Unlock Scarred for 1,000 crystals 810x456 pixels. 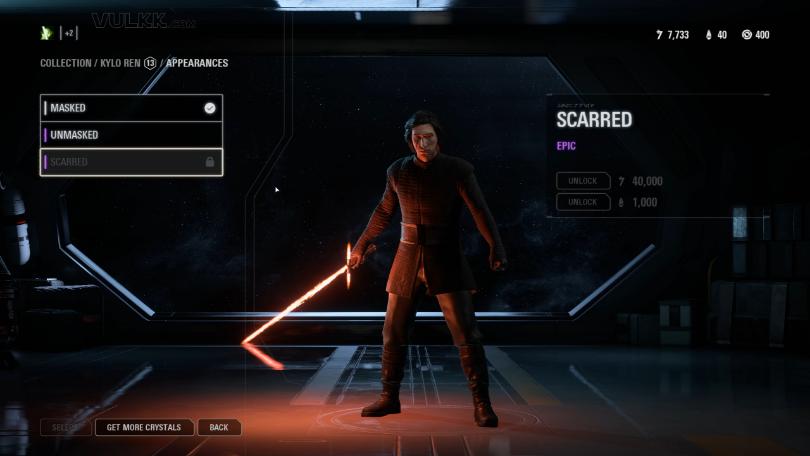coord(583,202)
